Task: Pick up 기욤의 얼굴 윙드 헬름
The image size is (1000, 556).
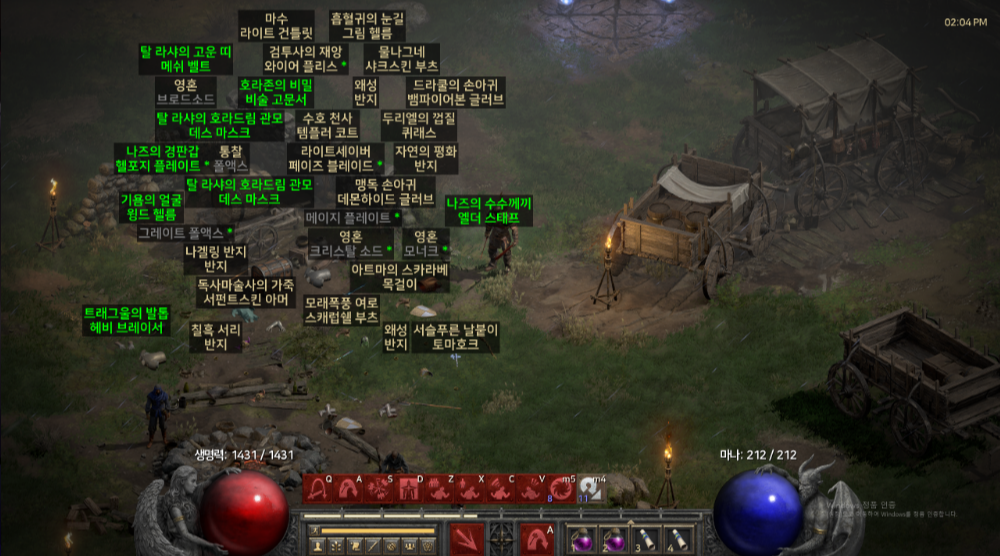Action: pos(151,207)
